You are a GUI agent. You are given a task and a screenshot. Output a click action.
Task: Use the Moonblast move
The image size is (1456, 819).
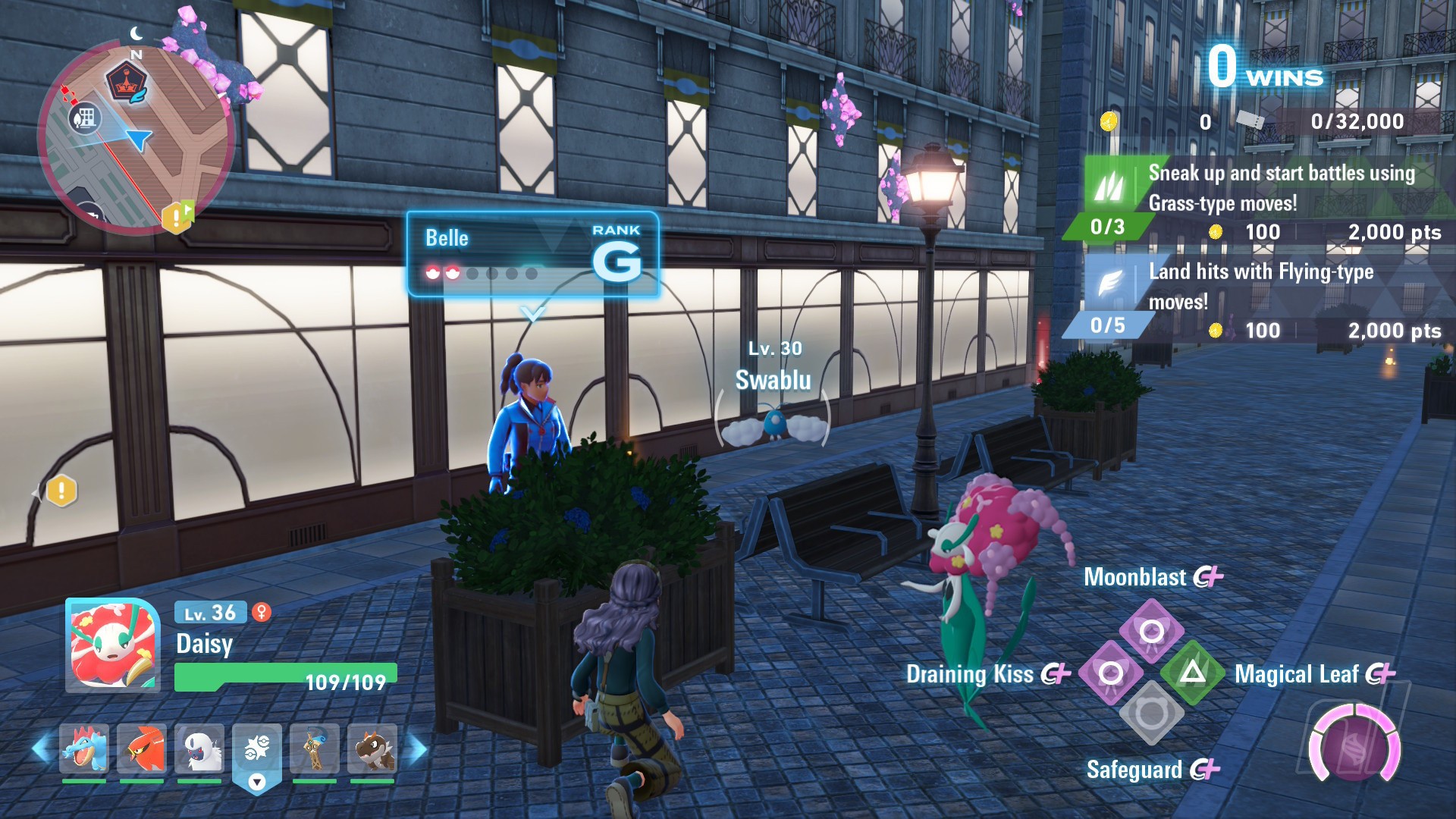click(x=1152, y=631)
